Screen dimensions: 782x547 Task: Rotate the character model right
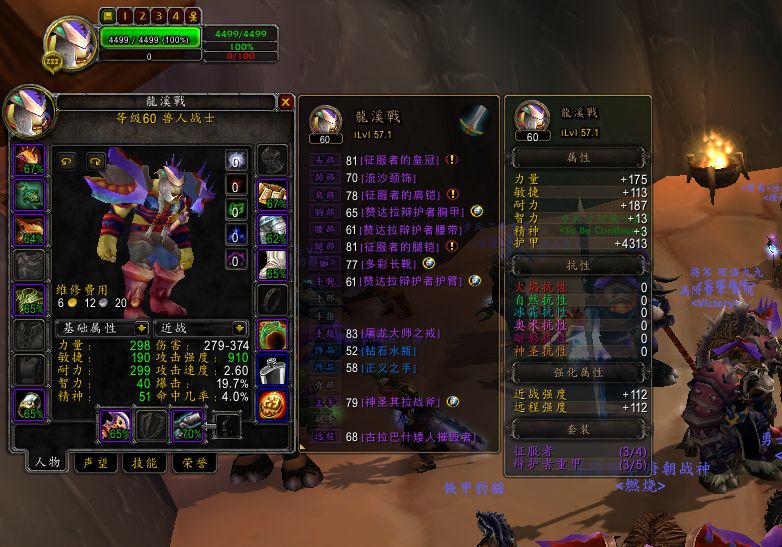point(95,160)
